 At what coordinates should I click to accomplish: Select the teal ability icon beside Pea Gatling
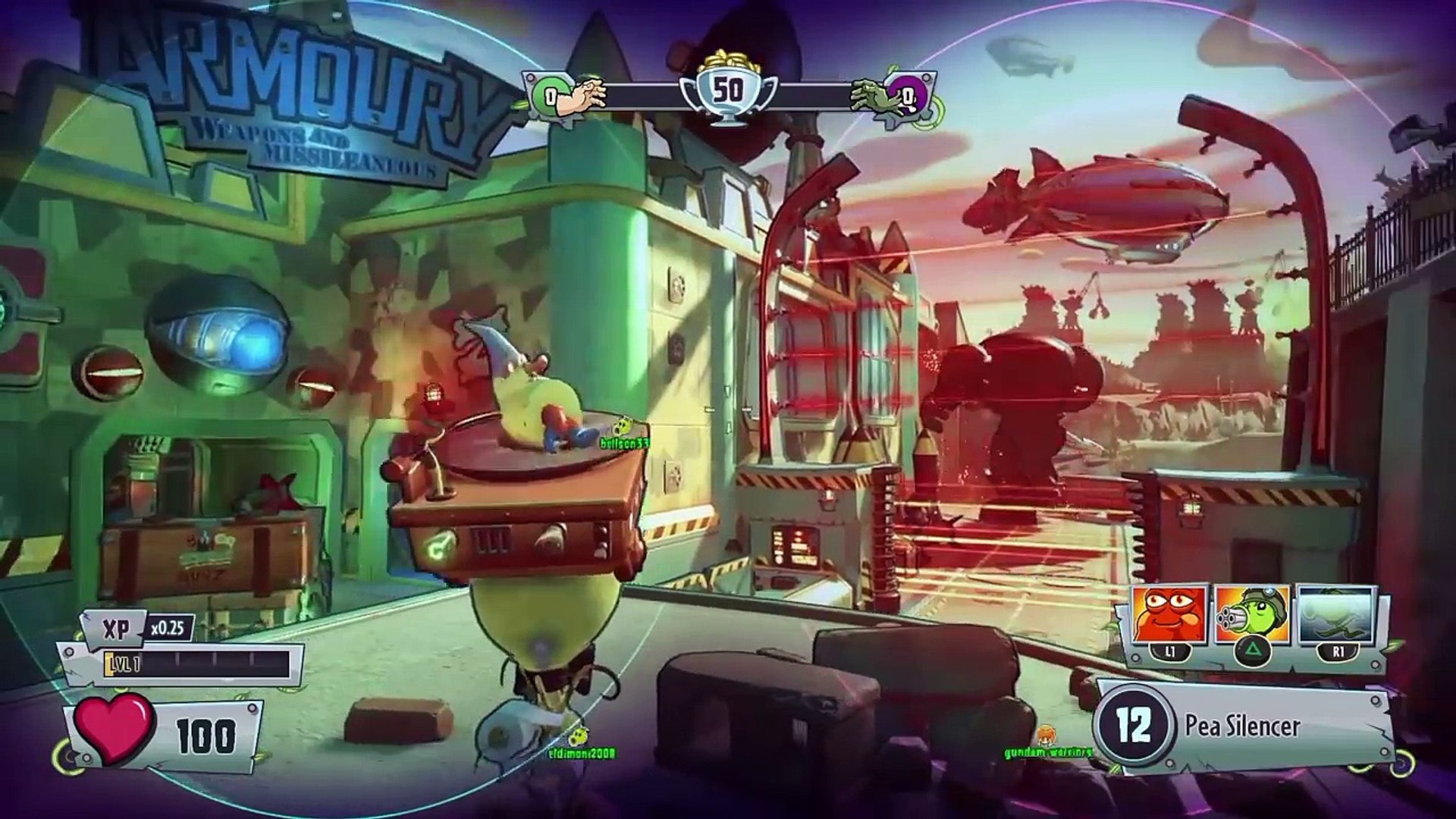tap(1335, 614)
